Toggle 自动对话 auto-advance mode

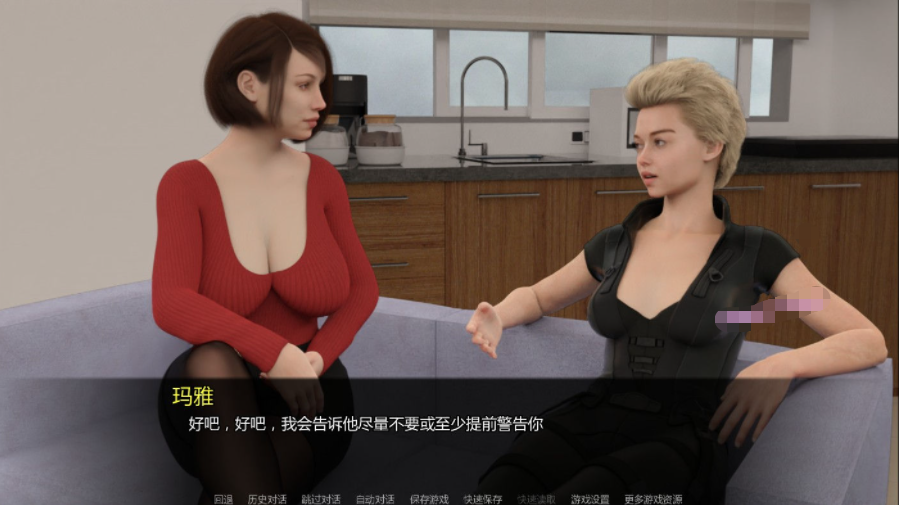(375, 498)
